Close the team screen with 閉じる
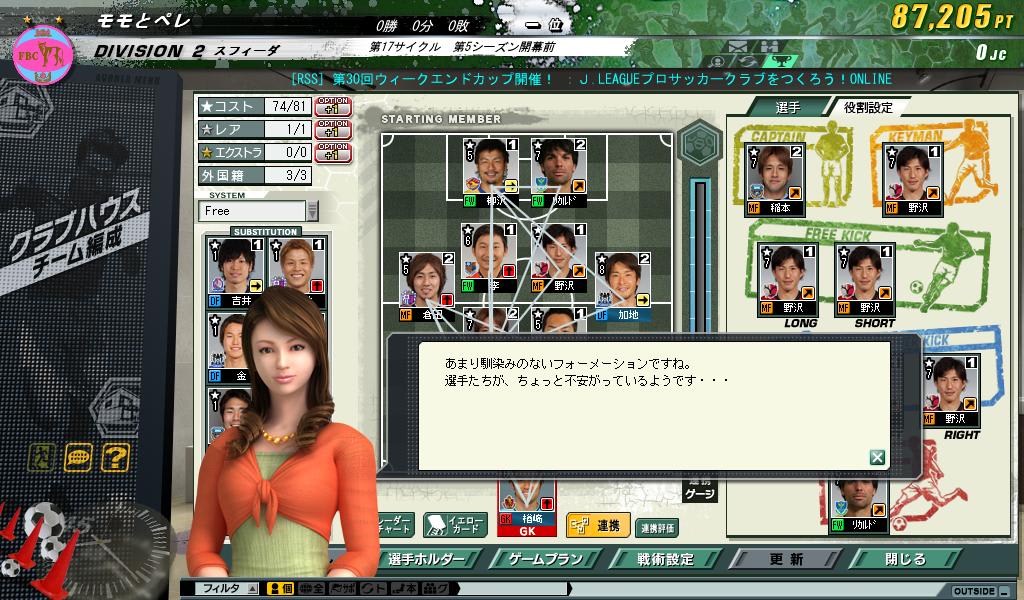The height and width of the screenshot is (600, 1024). tap(905, 559)
